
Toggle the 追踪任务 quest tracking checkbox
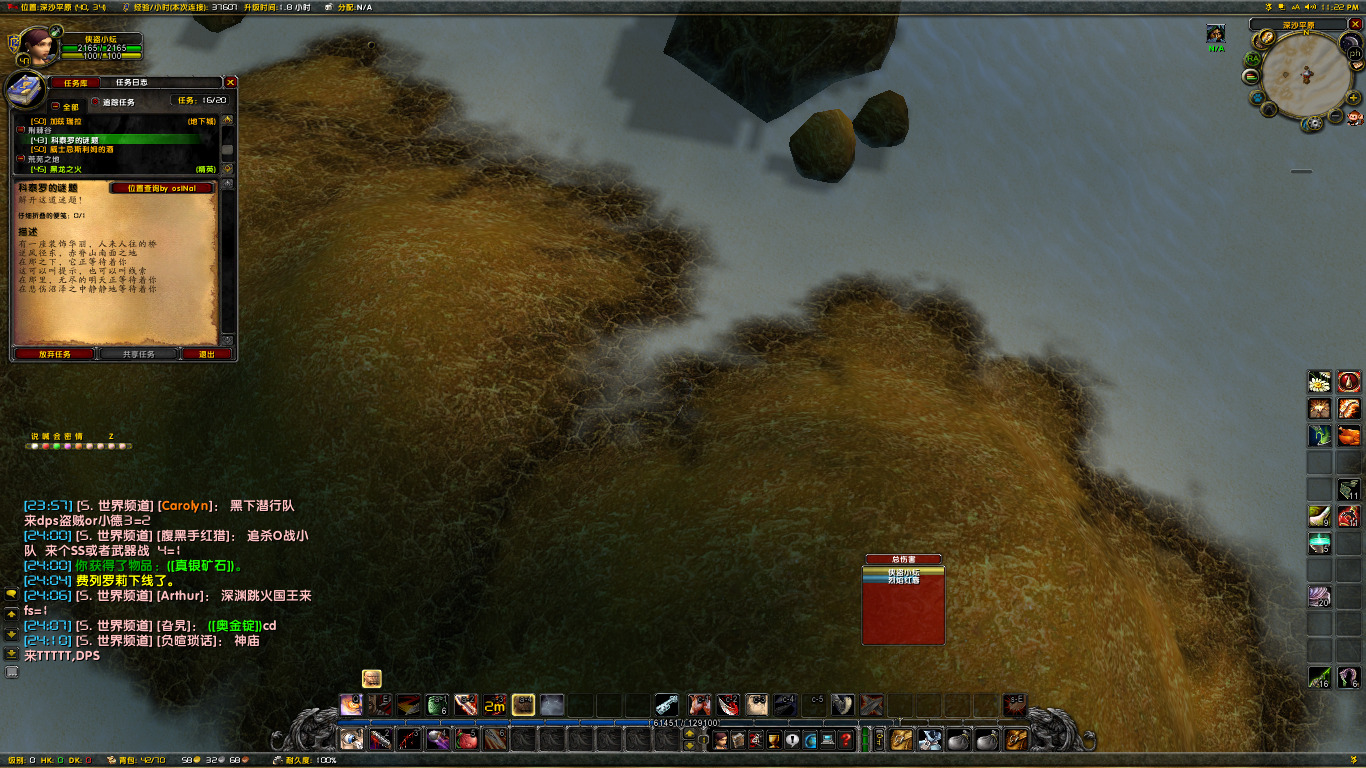click(96, 102)
